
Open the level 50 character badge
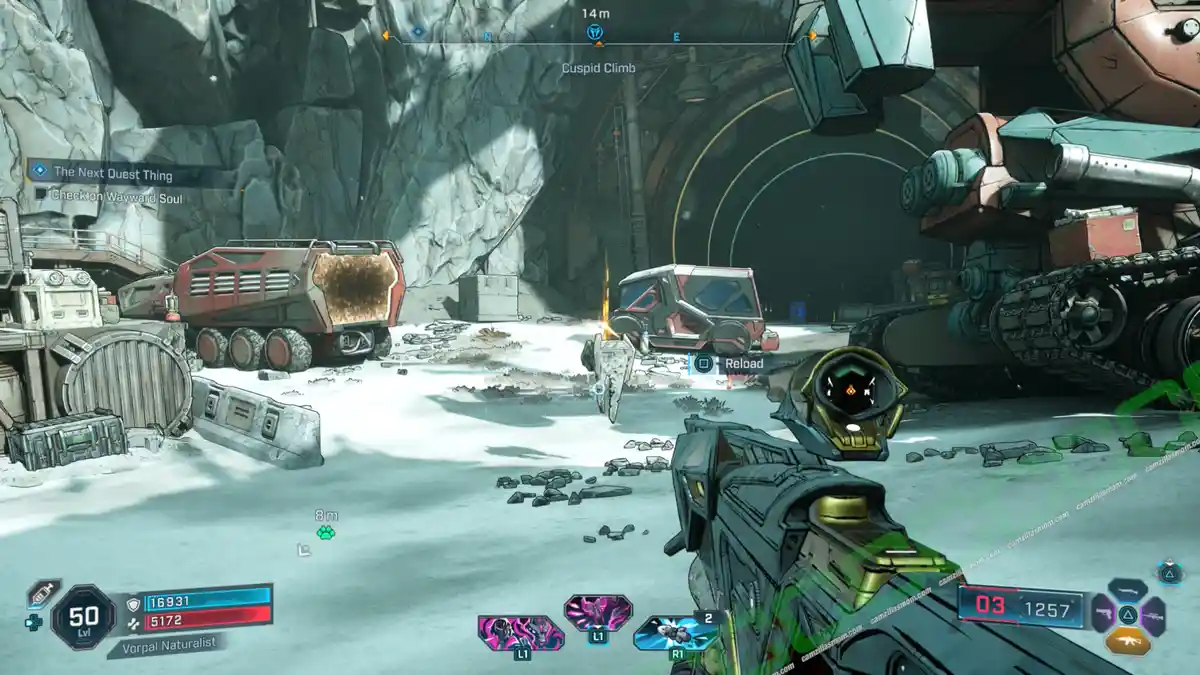[82, 617]
